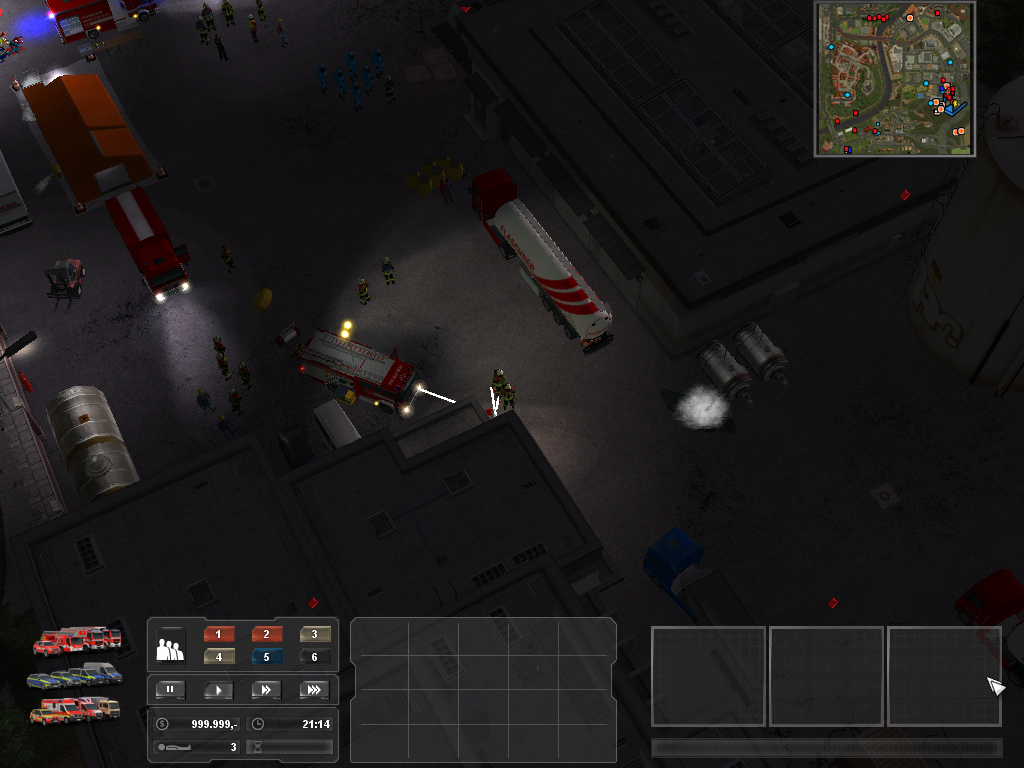This screenshot has width=1024, height=768.
Task: Click the personnel group icon
Action: (x=170, y=650)
